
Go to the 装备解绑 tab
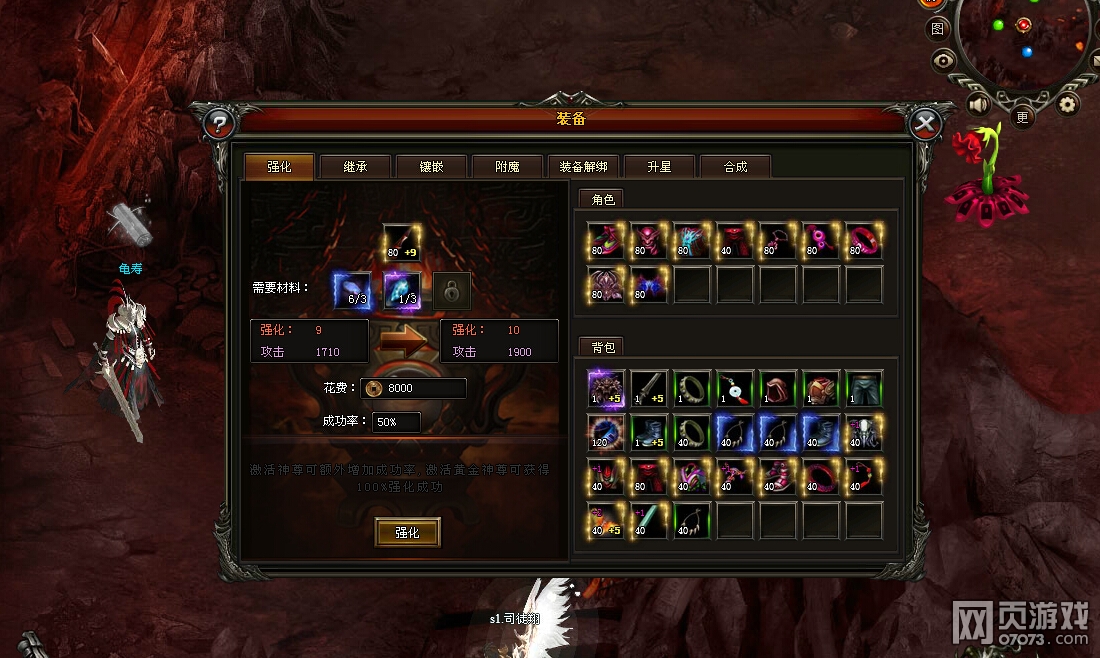pyautogui.click(x=584, y=167)
